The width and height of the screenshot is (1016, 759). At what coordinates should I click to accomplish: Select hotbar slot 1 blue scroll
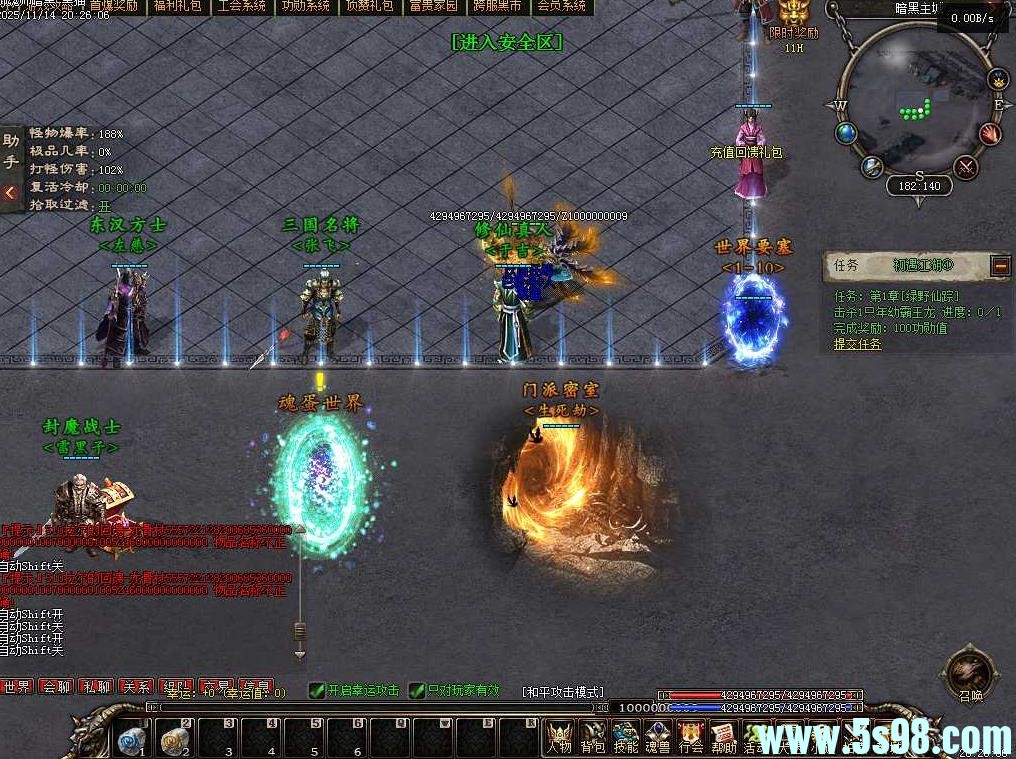[131, 739]
